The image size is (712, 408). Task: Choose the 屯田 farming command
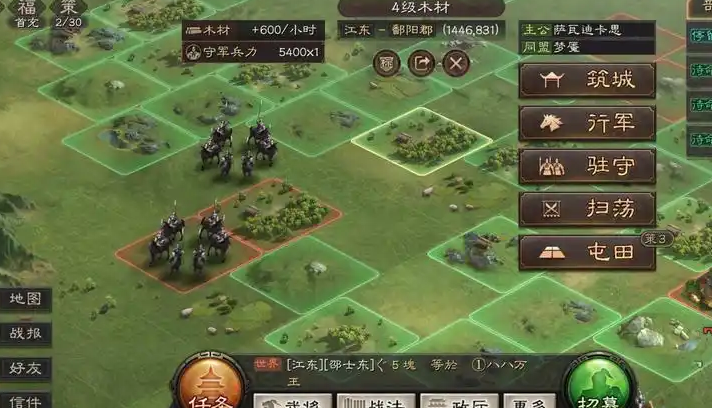click(x=587, y=252)
